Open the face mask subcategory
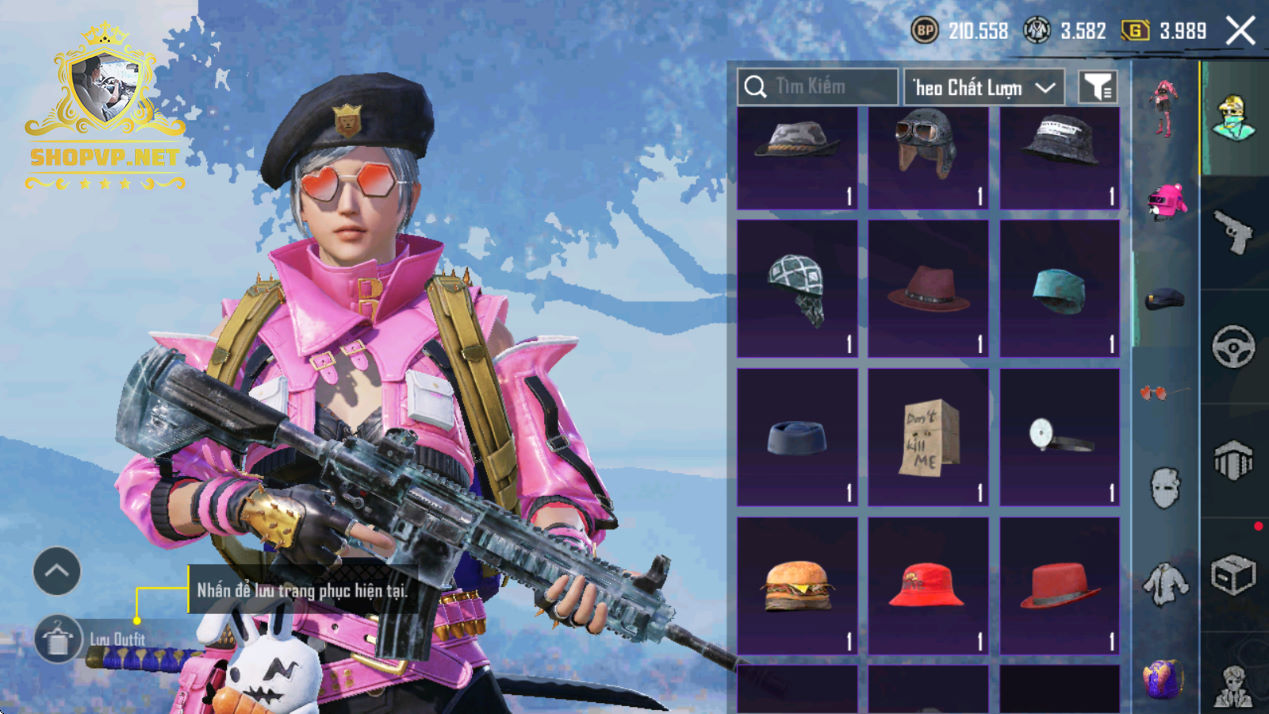The width and height of the screenshot is (1269, 714). pyautogui.click(x=1165, y=489)
